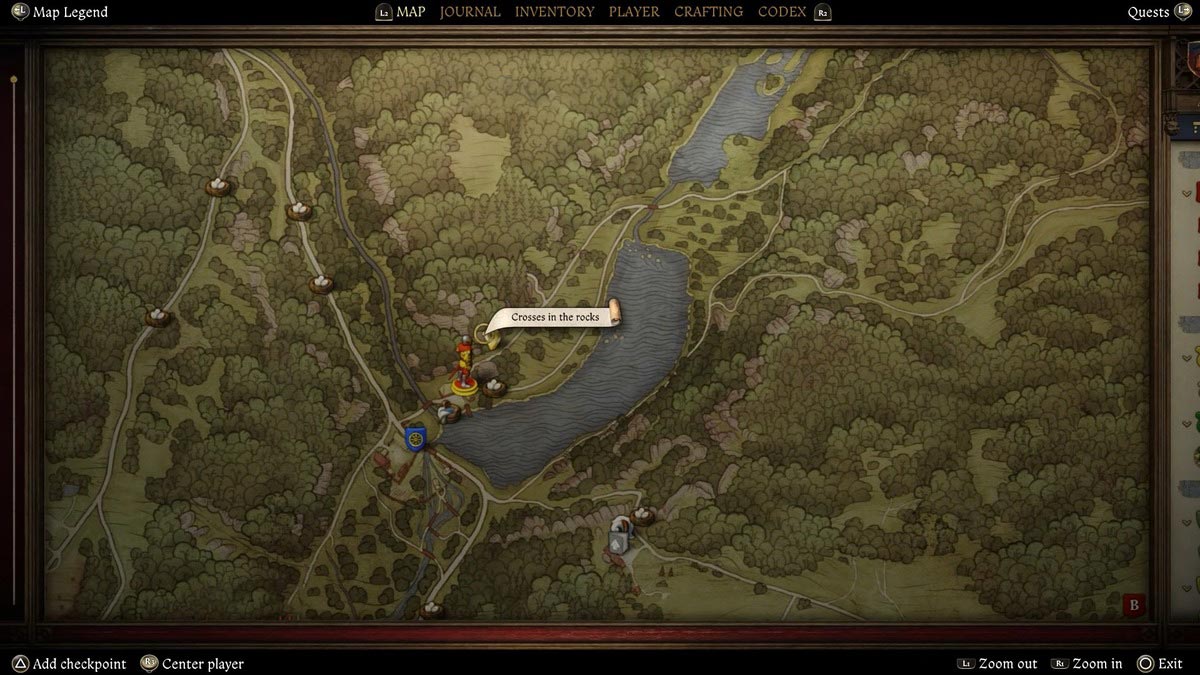Go to the INVENTORY tab
Screen dimensions: 1200x675
point(554,12)
